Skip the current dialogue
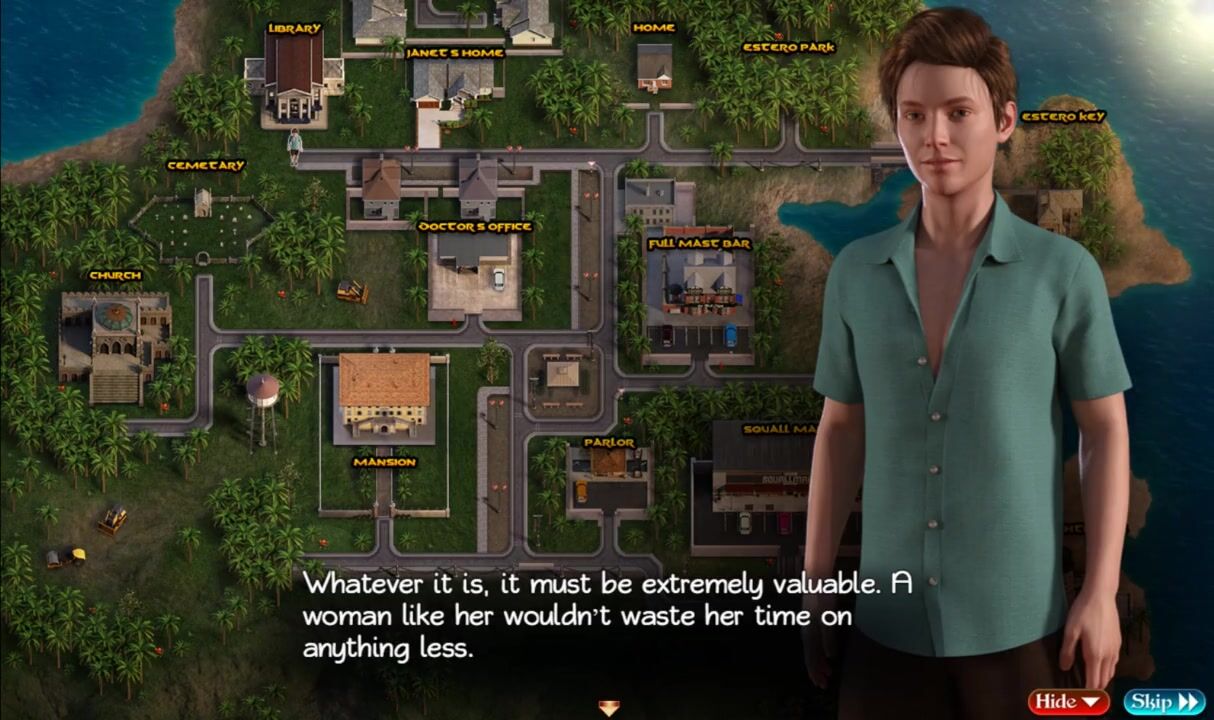 [1164, 701]
